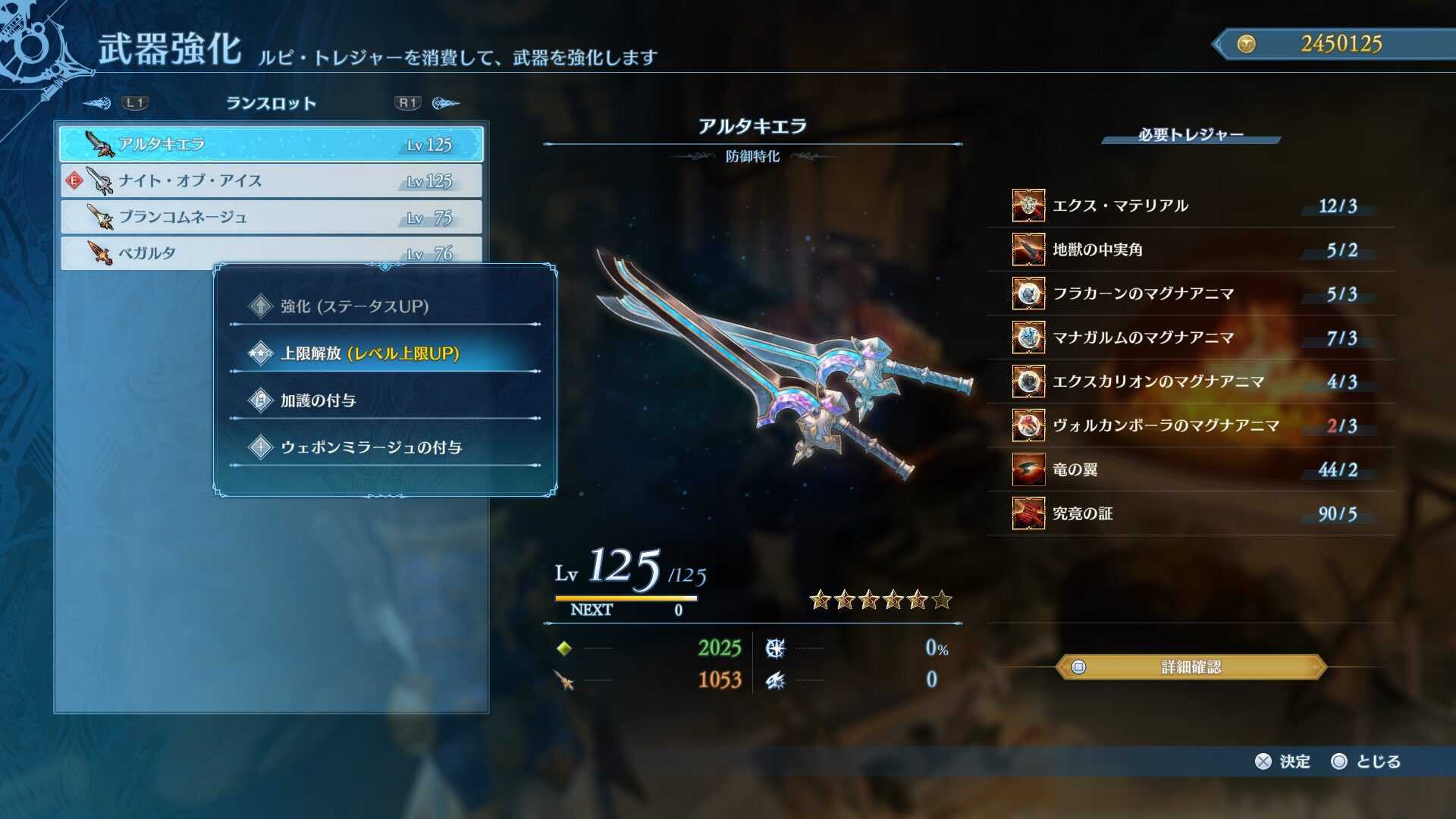Select the 究竟の証 treasure icon

coord(1028,513)
